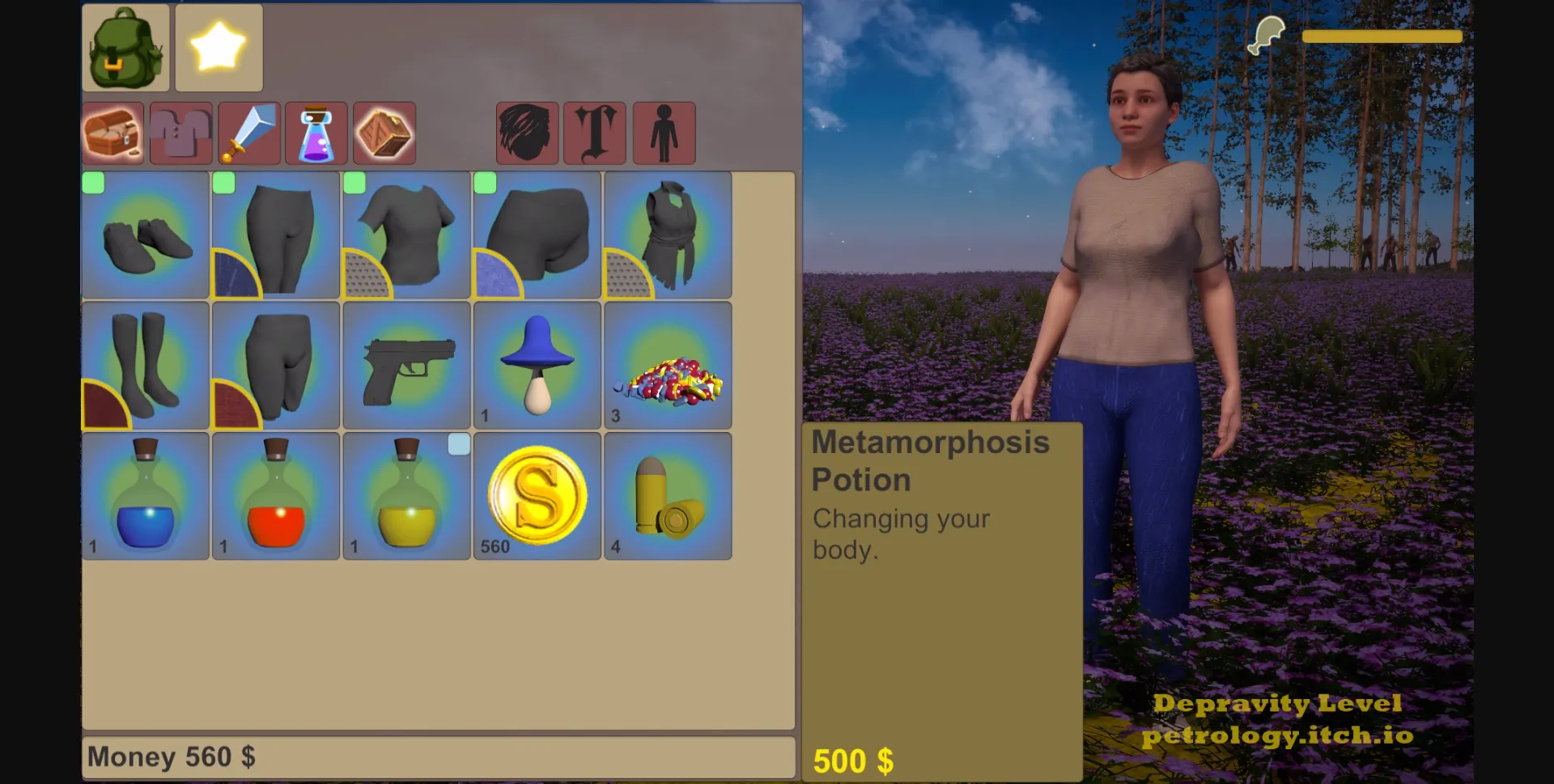The height and width of the screenshot is (784, 1554).
Task: Select the weapons sword filter icon
Action: (x=248, y=132)
